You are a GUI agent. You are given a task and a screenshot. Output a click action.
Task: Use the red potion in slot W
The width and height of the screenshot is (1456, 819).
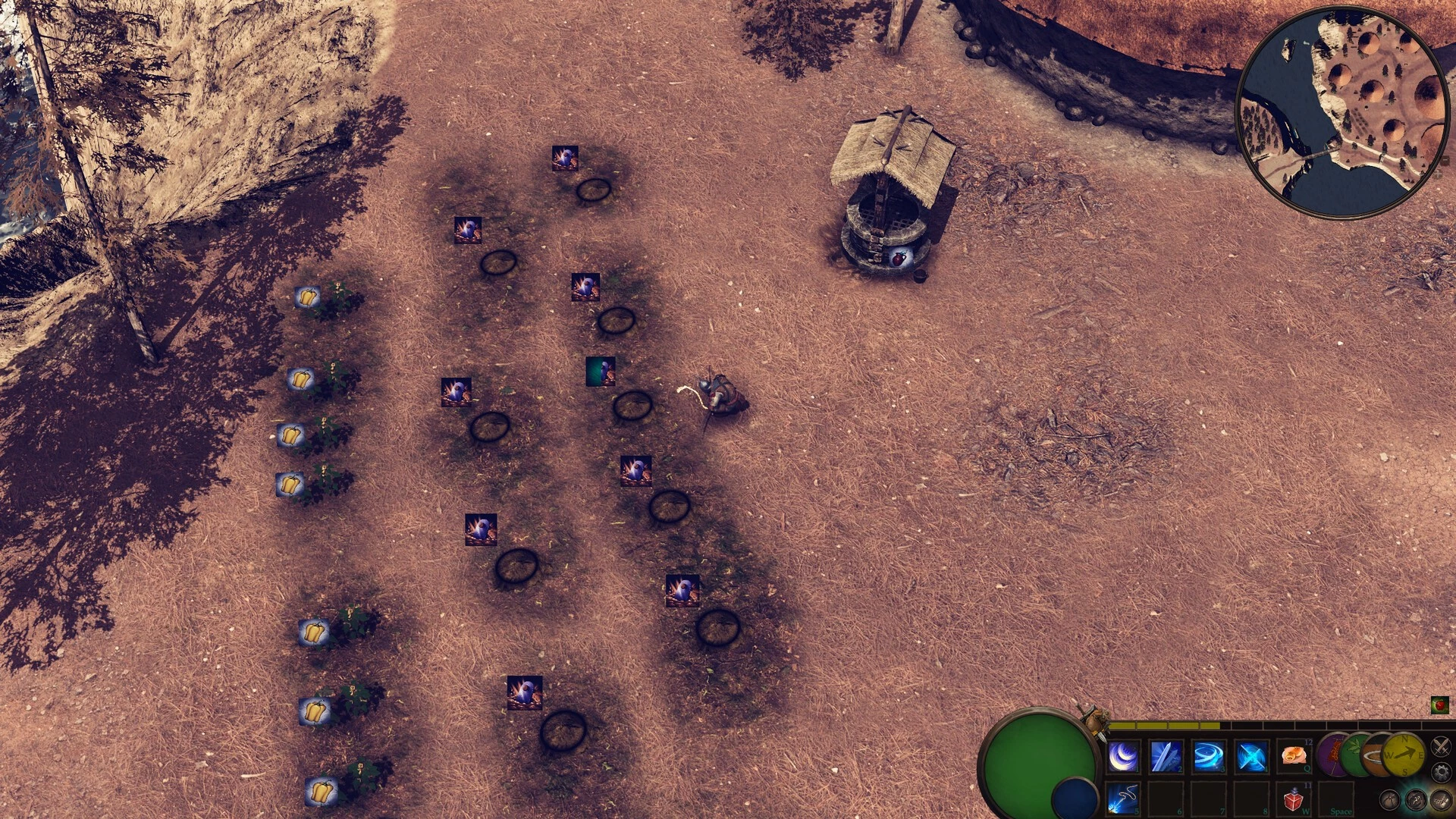pyautogui.click(x=1294, y=799)
